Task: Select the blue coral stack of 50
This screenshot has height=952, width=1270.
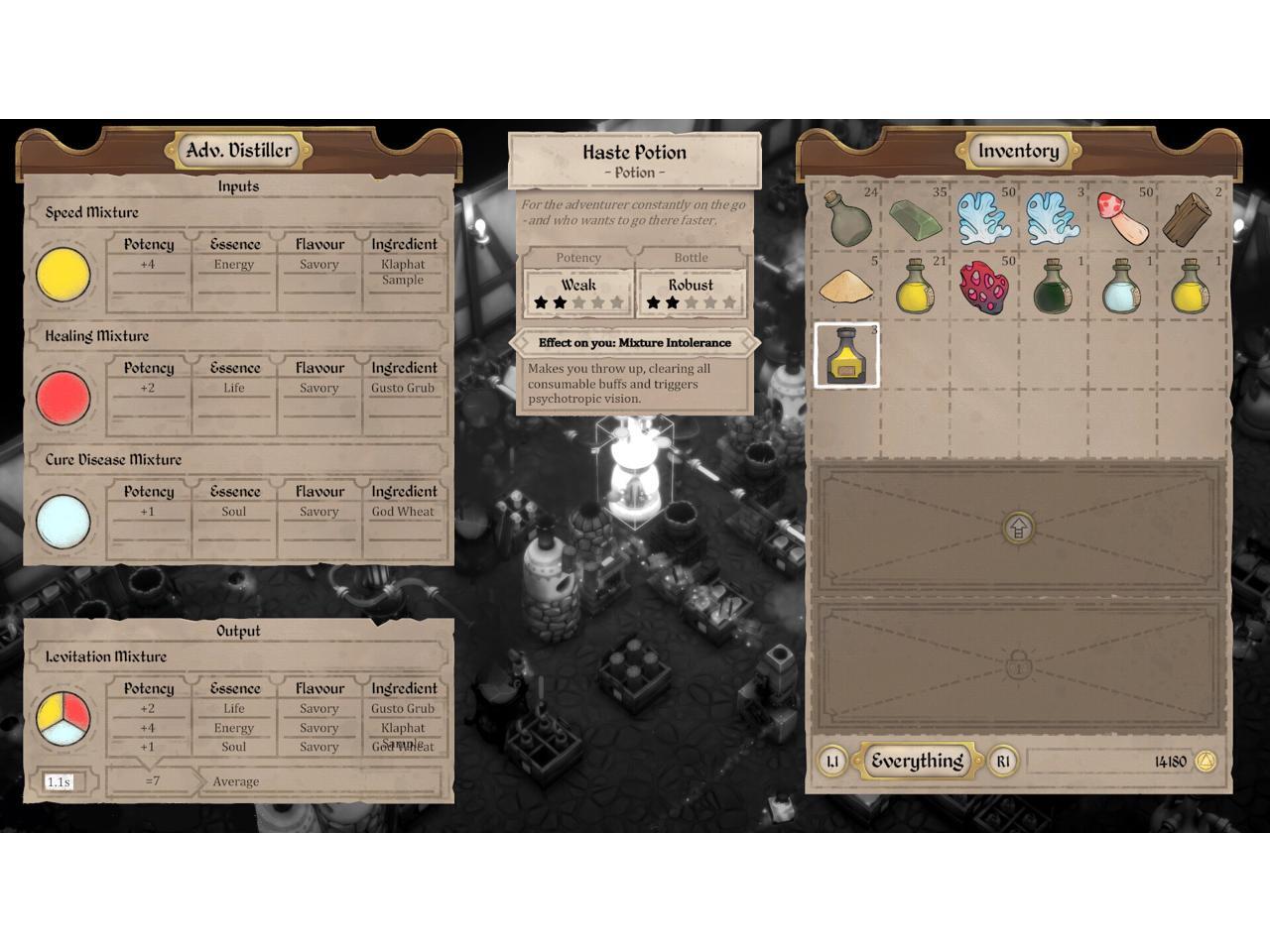Action: pyautogui.click(x=984, y=217)
